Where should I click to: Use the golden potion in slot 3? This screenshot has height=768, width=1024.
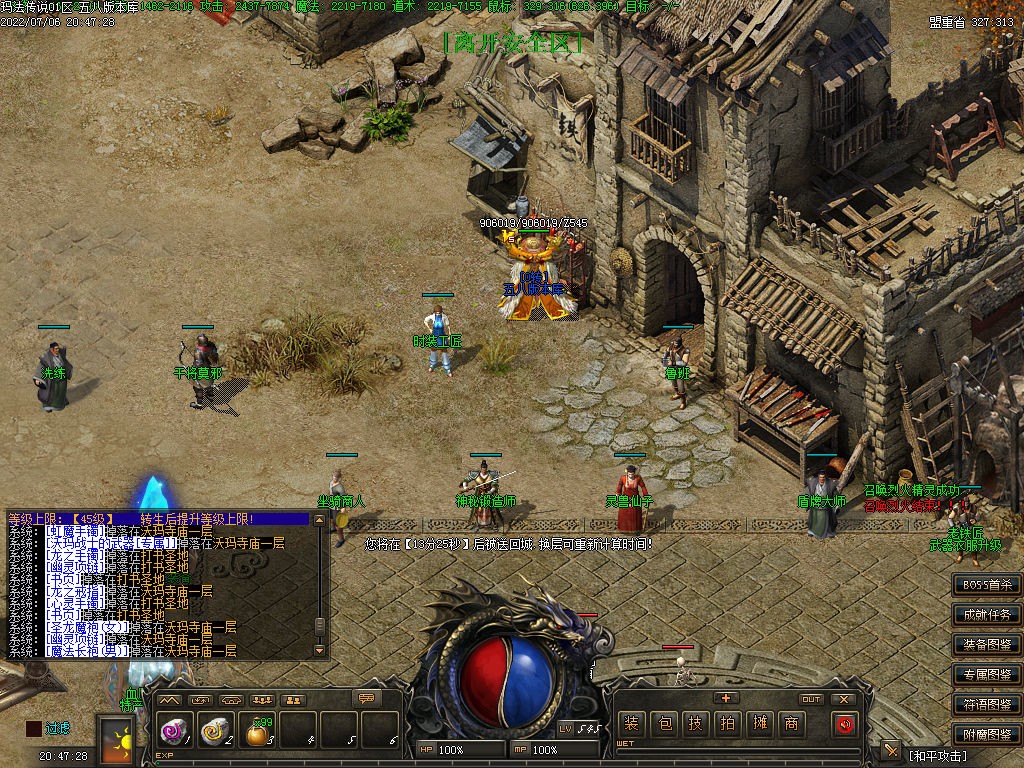point(257,734)
